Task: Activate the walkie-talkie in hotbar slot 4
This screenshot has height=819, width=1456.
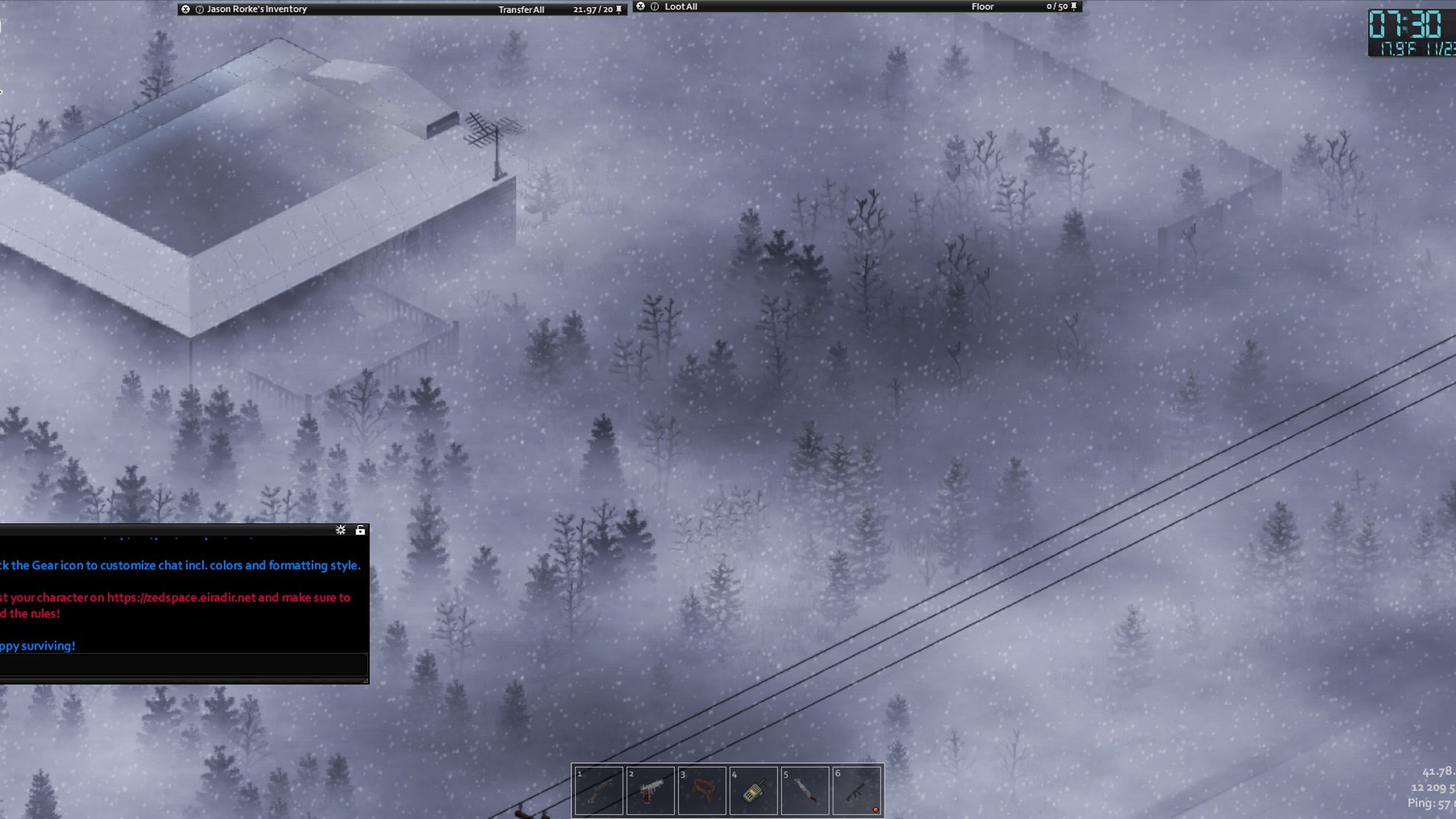Action: point(754,791)
